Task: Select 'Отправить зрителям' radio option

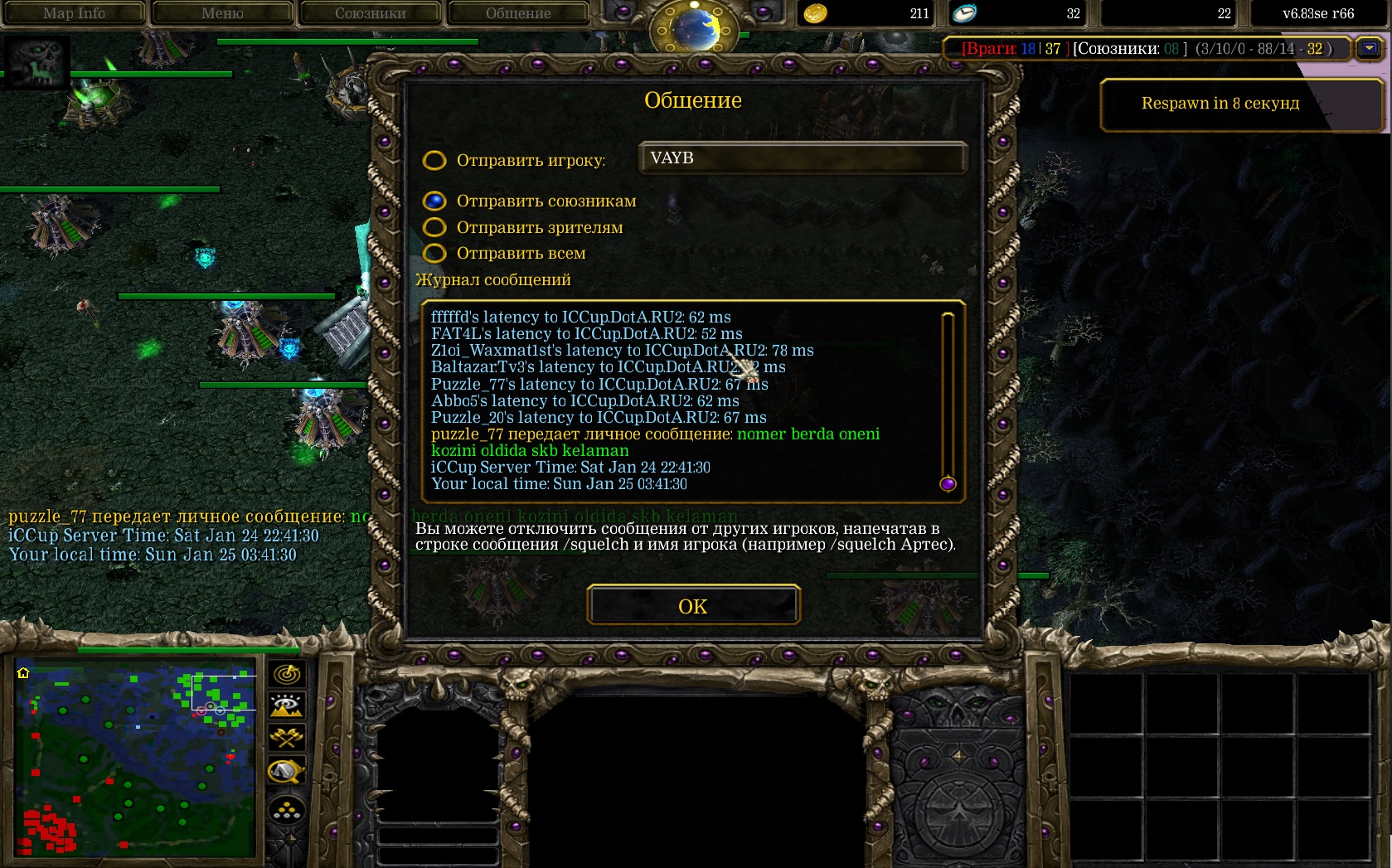Action: point(434,228)
